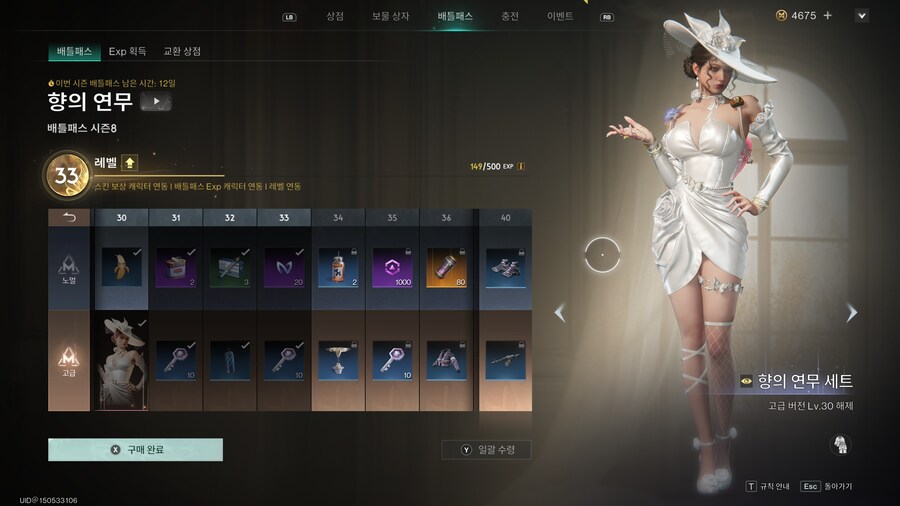Switch to the 보물 상자 tab
The image size is (900, 506).
(390, 16)
